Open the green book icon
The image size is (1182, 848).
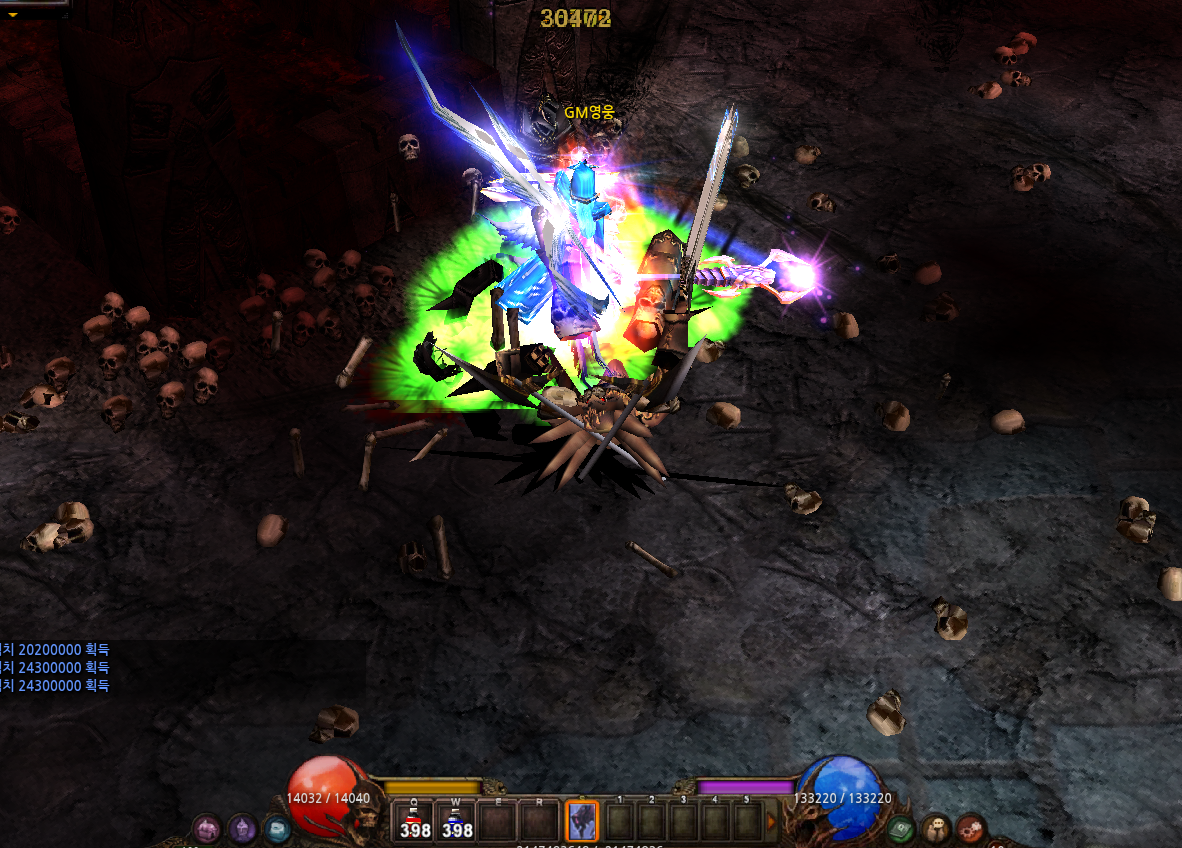(x=902, y=828)
